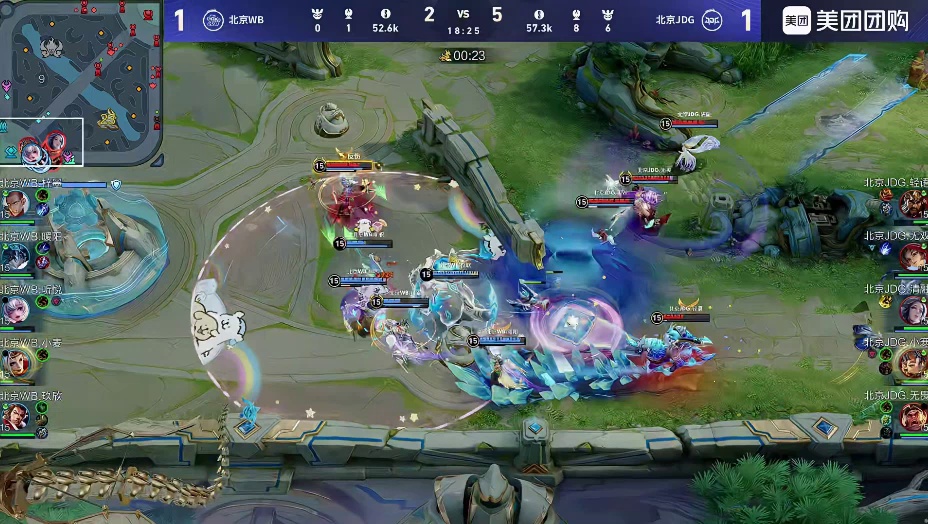Screen dimensions: 928x524
Task: Click the minimap in the corner
Action: click(x=81, y=84)
